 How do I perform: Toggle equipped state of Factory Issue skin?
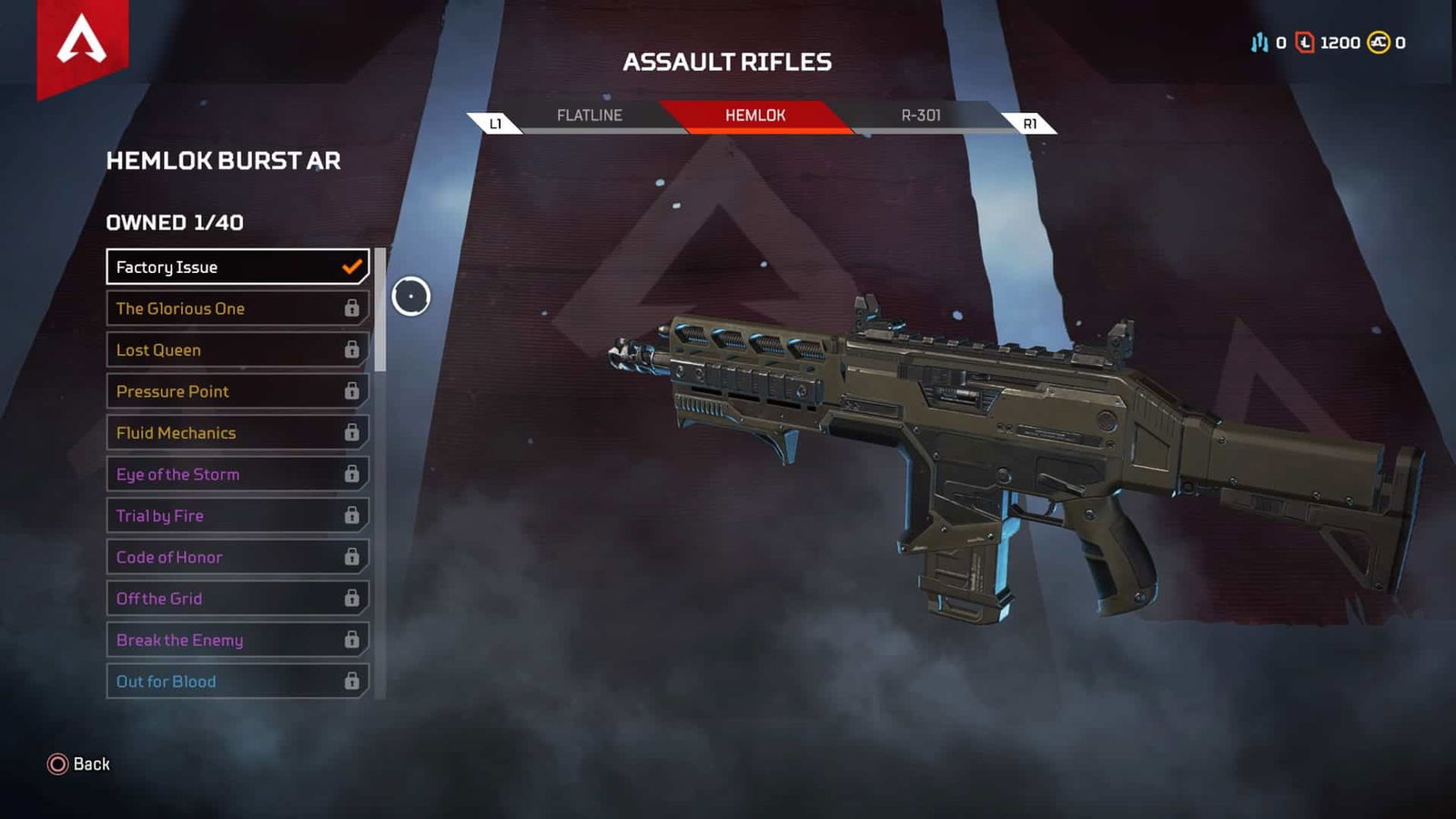tap(237, 267)
